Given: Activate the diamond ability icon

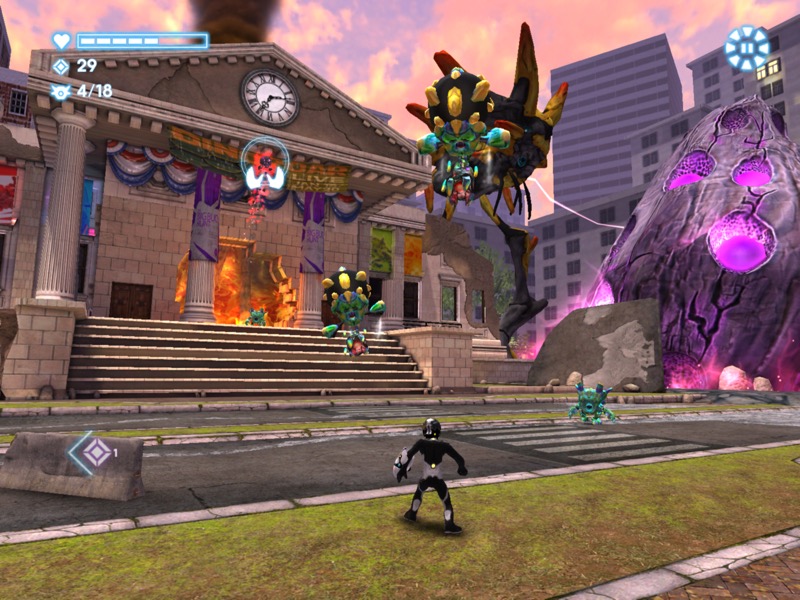Looking at the screenshot, I should coord(95,453).
